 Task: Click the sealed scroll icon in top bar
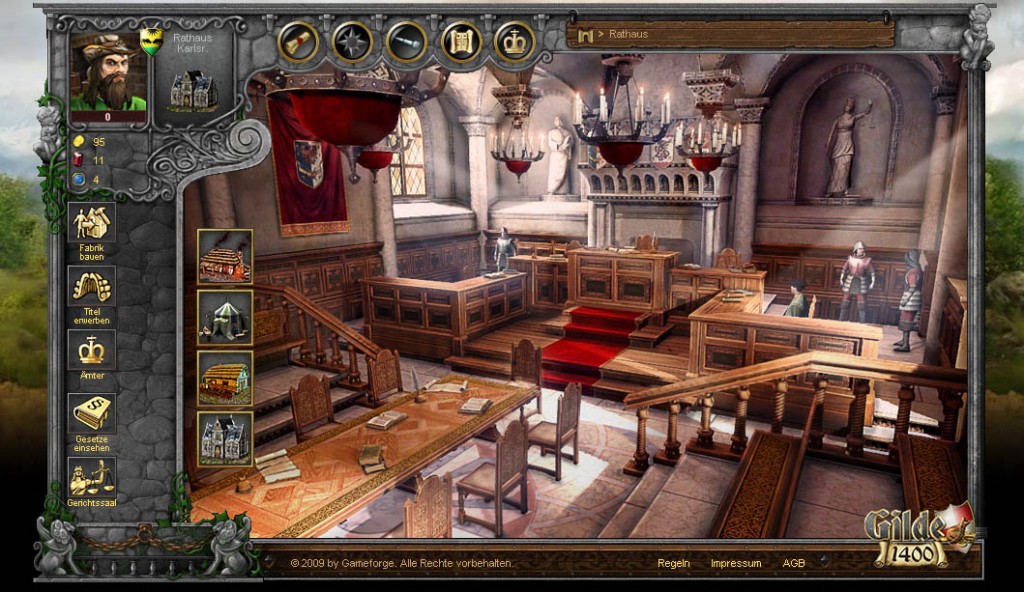click(299, 41)
